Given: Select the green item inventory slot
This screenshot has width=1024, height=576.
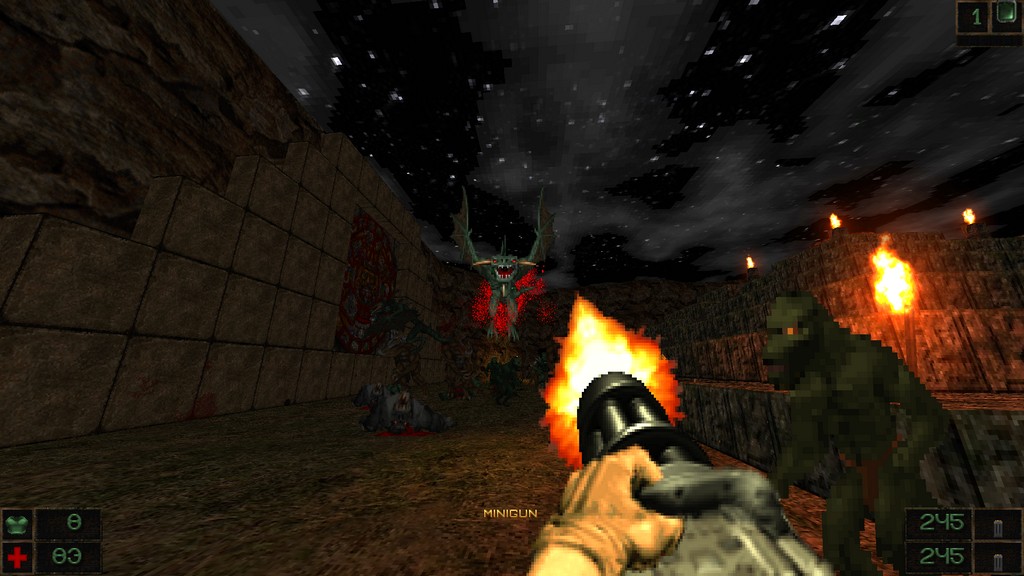Looking at the screenshot, I should [x=1005, y=16].
